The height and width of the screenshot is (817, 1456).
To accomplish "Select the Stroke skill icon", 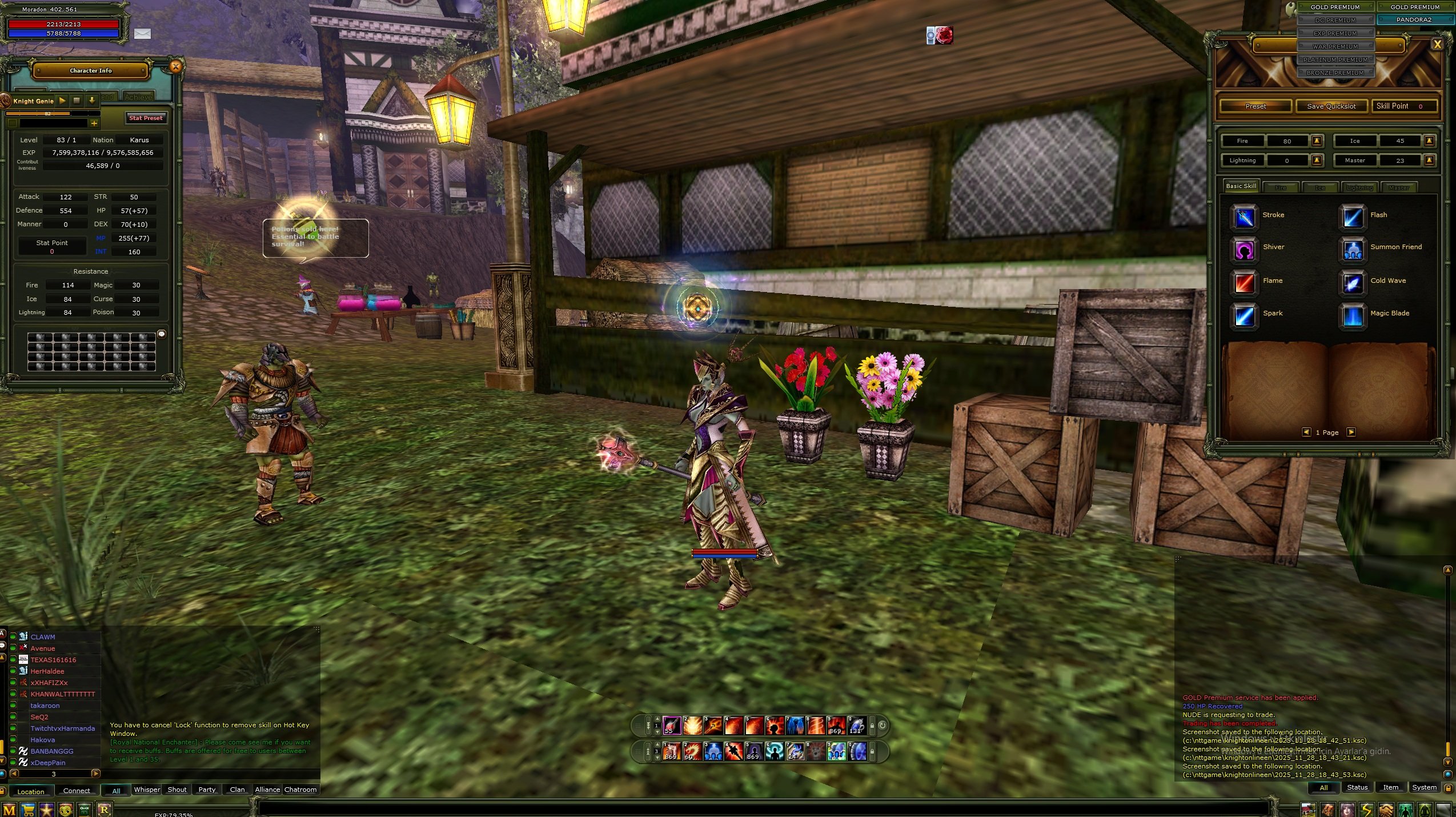I will tap(1244, 218).
